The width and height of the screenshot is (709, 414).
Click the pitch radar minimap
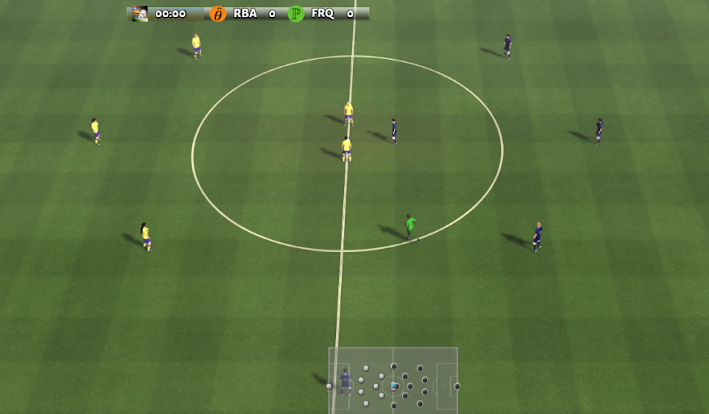[393, 380]
